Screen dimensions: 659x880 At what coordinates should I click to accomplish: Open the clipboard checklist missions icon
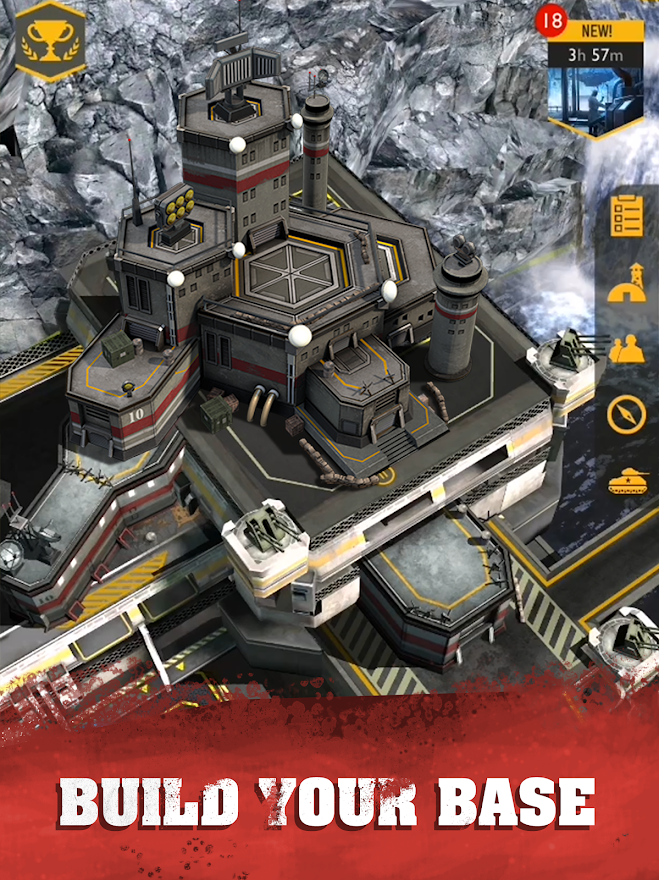pyautogui.click(x=627, y=214)
